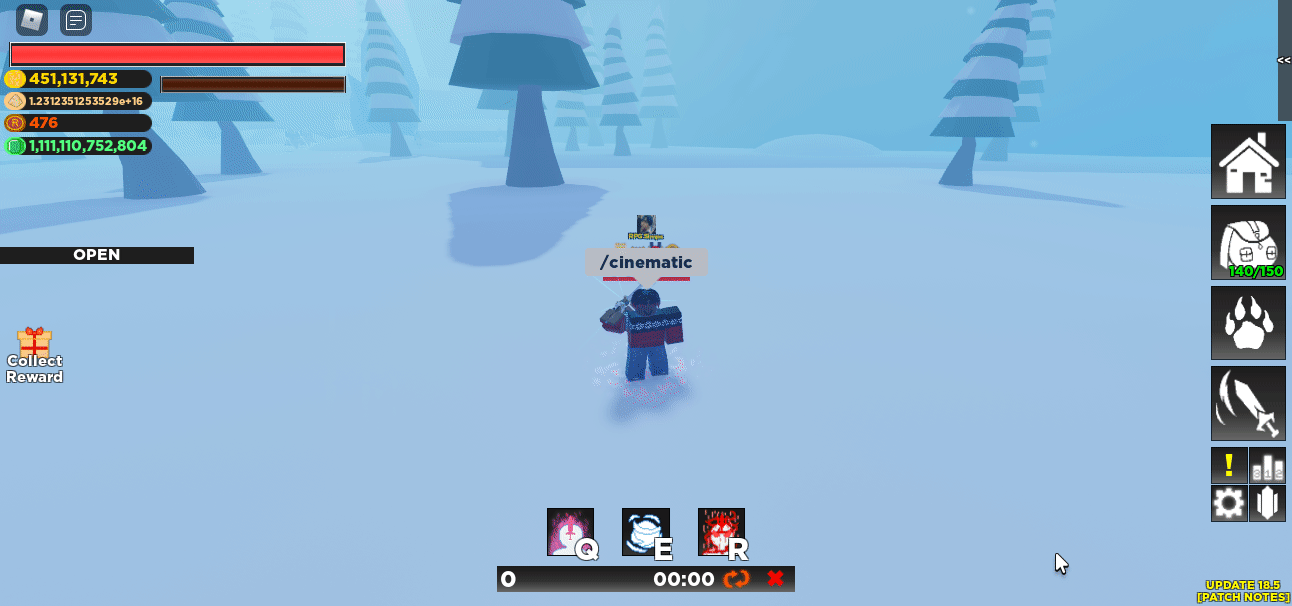Screen dimensions: 1292x606
Task: Open the sword slash weapons menu
Action: (1248, 403)
